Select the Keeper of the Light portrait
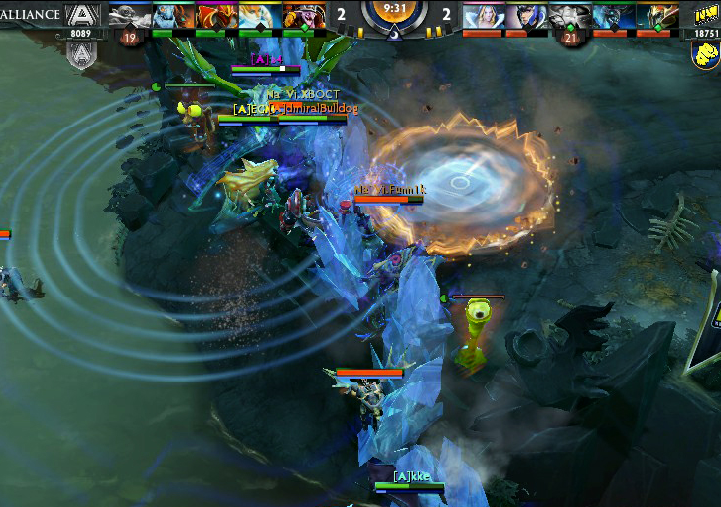This screenshot has height=507, width=721. click(259, 15)
